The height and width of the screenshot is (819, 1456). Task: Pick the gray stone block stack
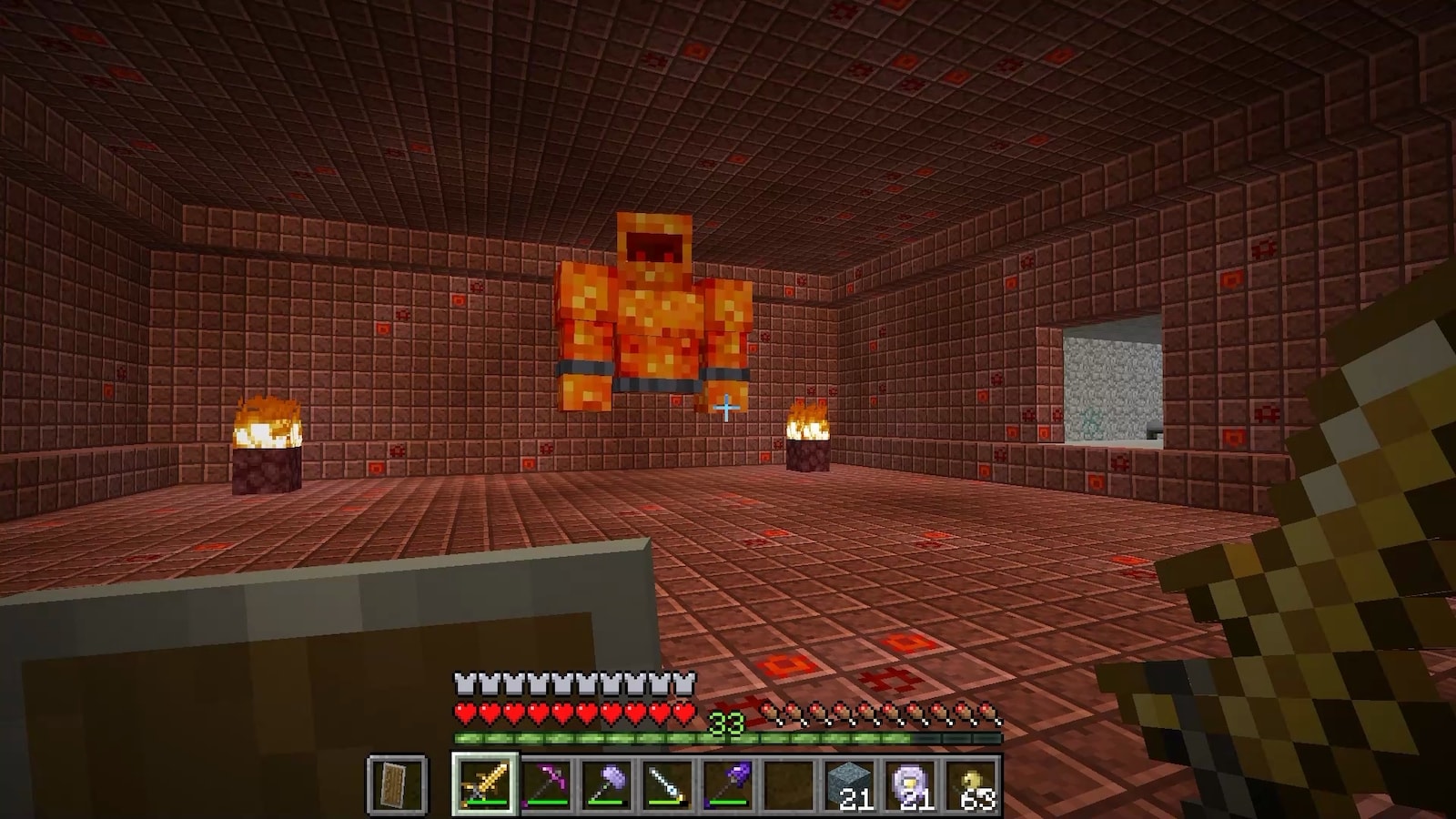coord(851,783)
